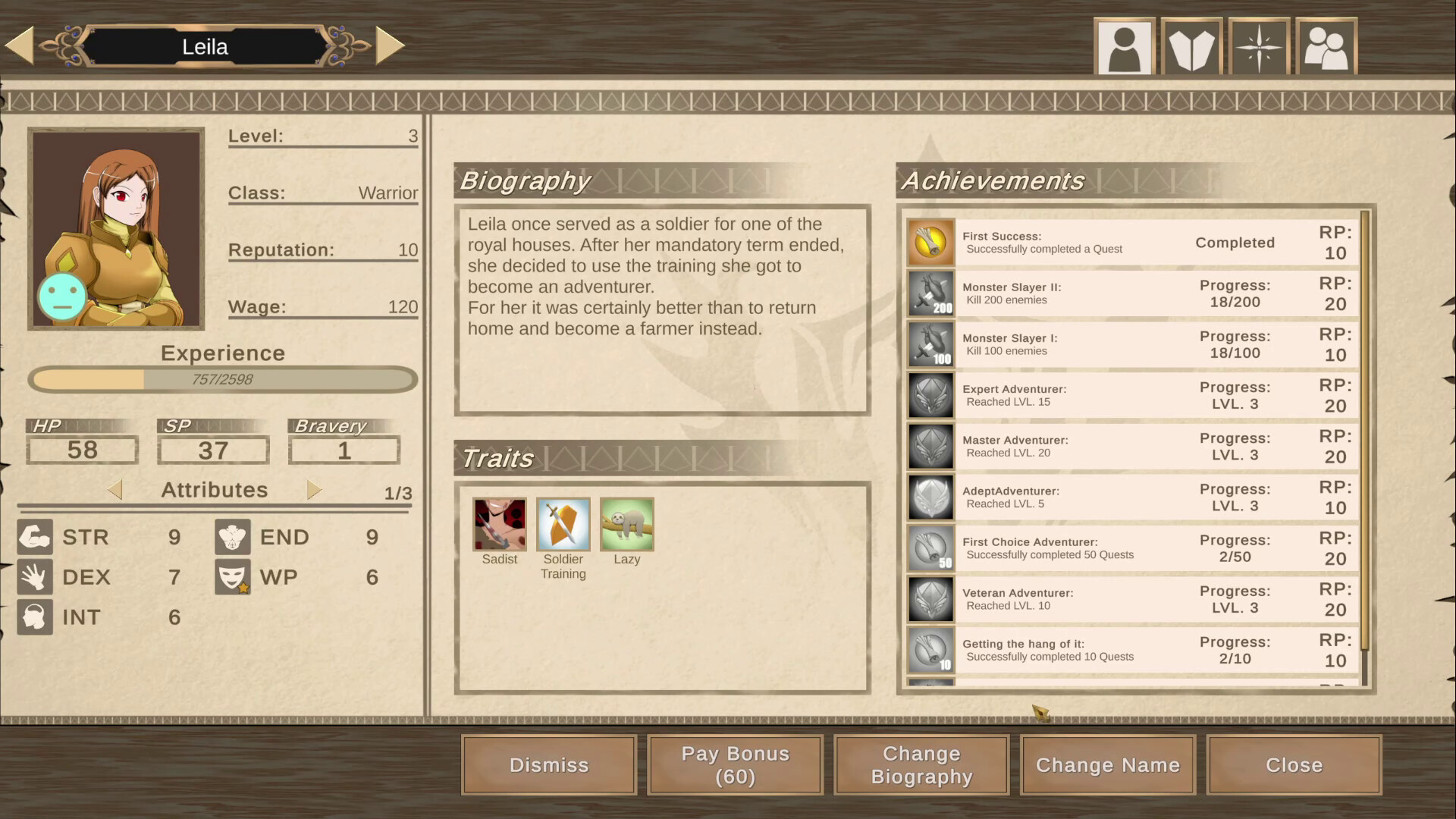Open Change Biography
This screenshot has width=1456, height=819.
(x=921, y=764)
